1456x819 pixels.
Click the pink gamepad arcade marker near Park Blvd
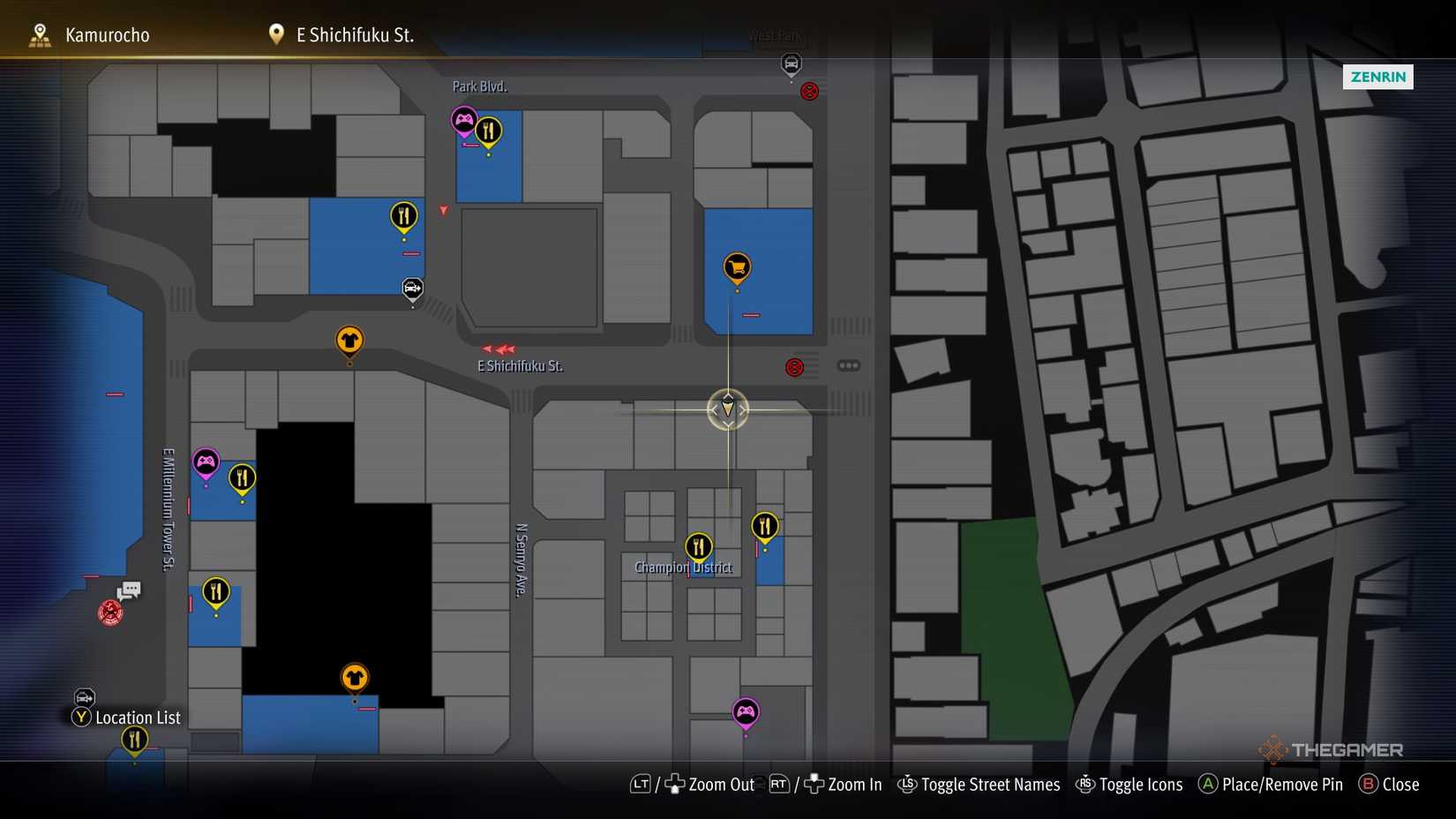click(464, 119)
